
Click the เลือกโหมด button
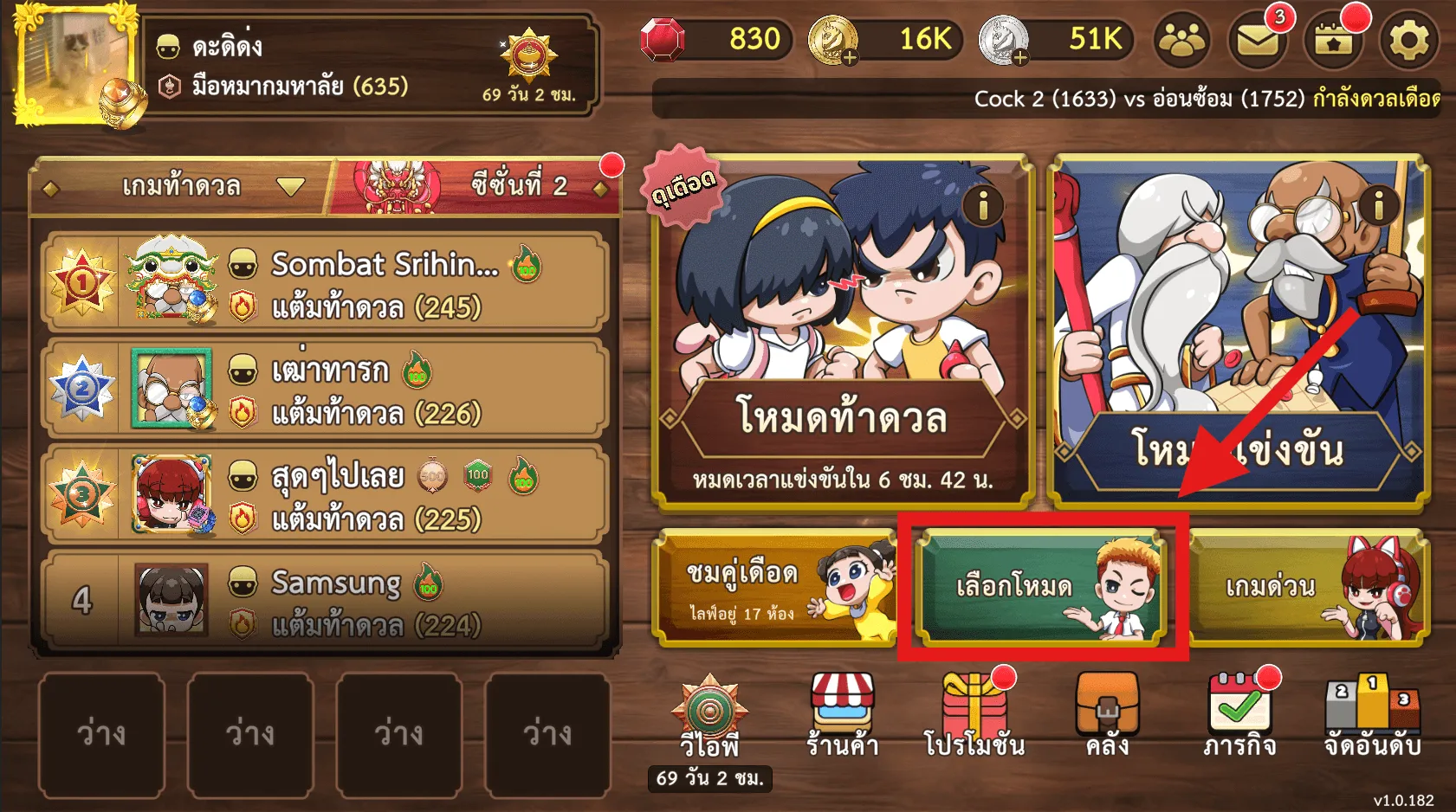pos(1041,588)
